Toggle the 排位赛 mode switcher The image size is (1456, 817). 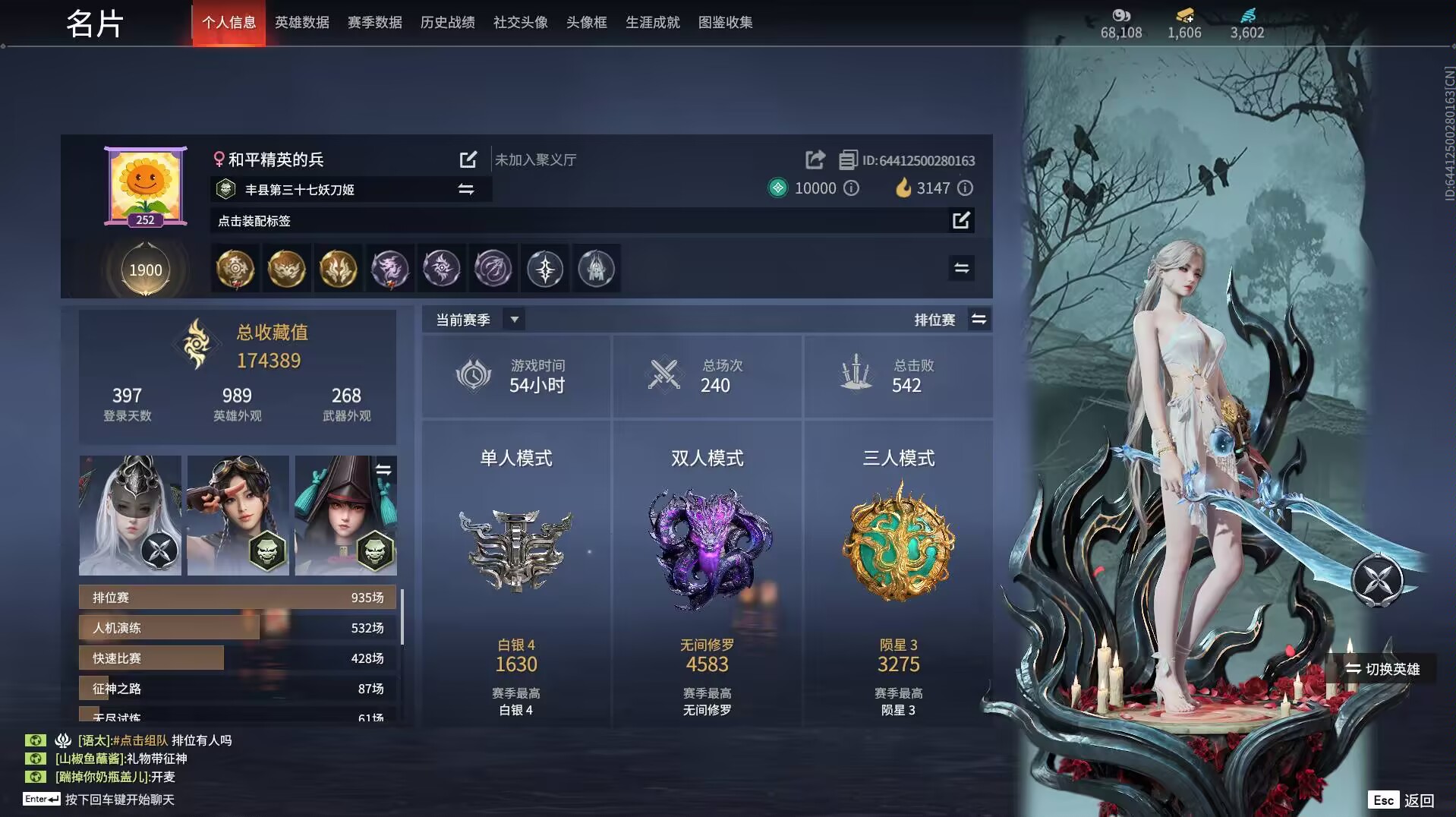pyautogui.click(x=979, y=320)
